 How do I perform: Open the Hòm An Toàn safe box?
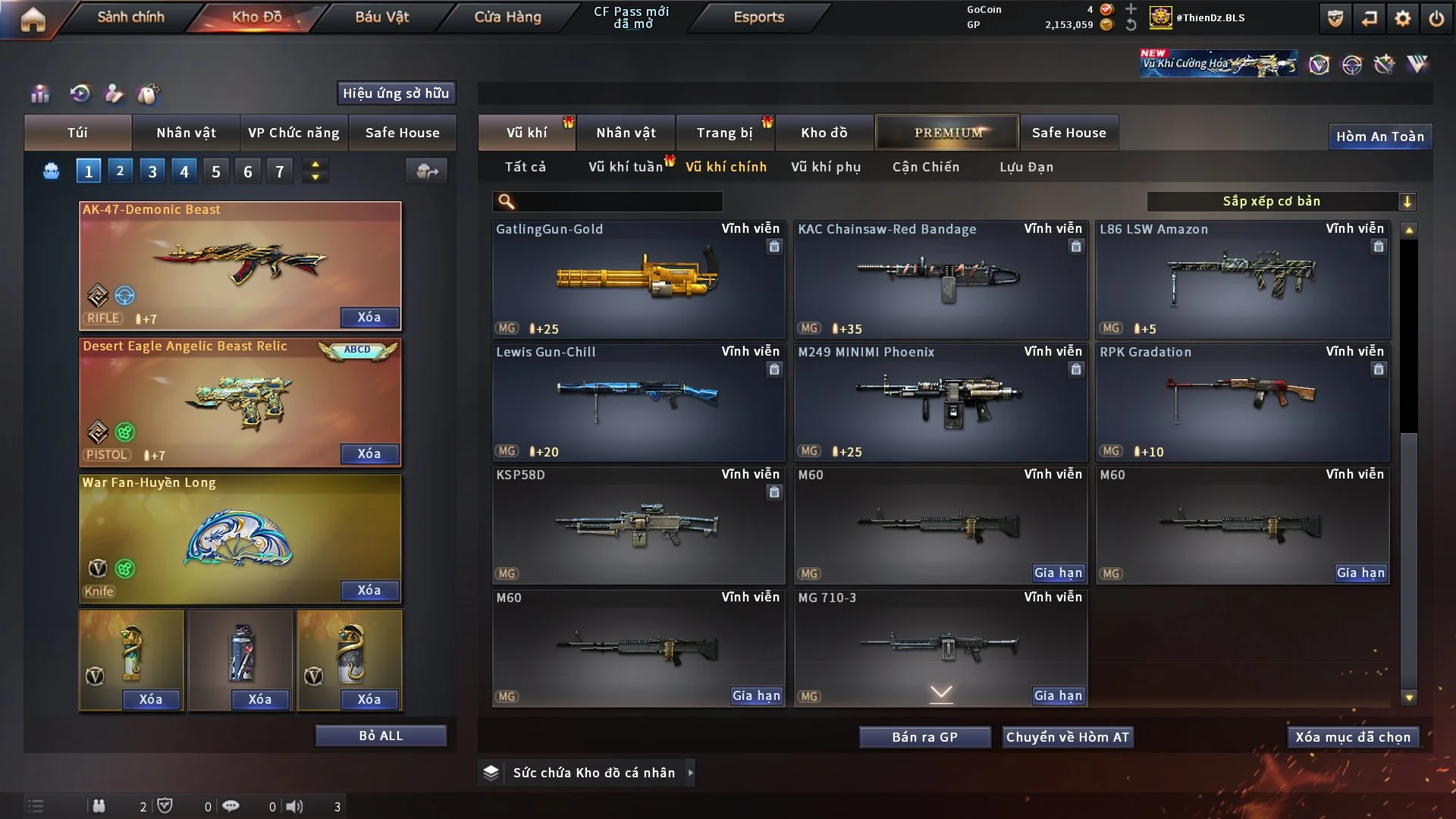pyautogui.click(x=1379, y=136)
